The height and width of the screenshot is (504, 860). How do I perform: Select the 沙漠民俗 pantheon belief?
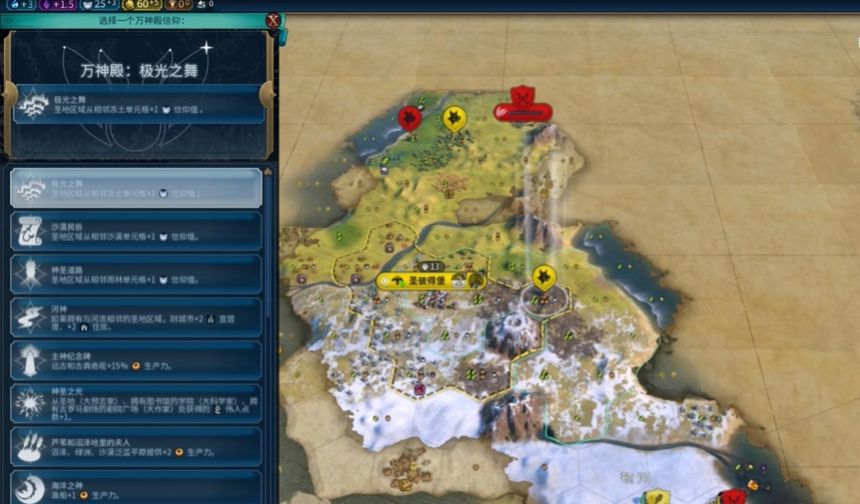(136, 231)
